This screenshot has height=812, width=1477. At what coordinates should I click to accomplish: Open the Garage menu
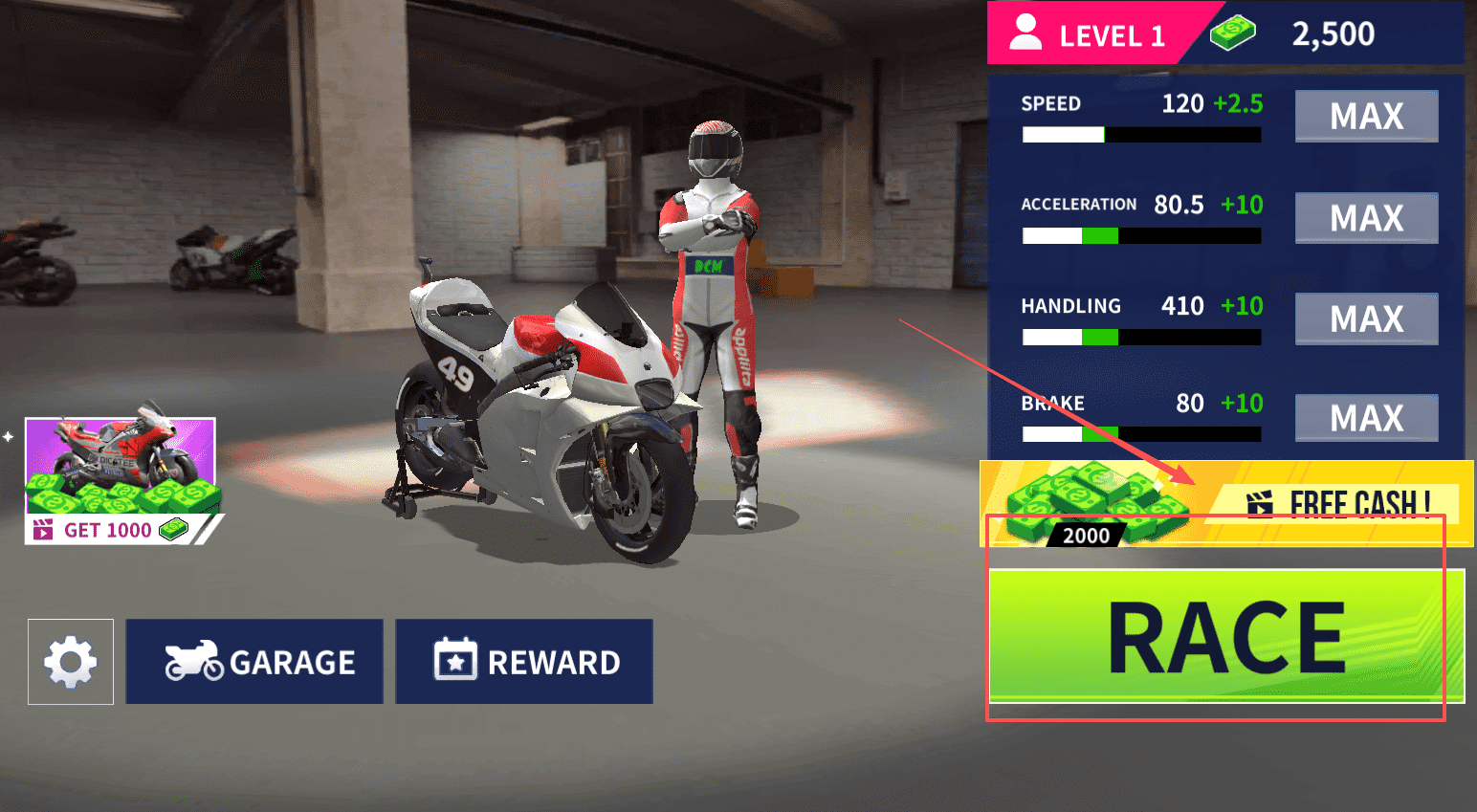254,662
